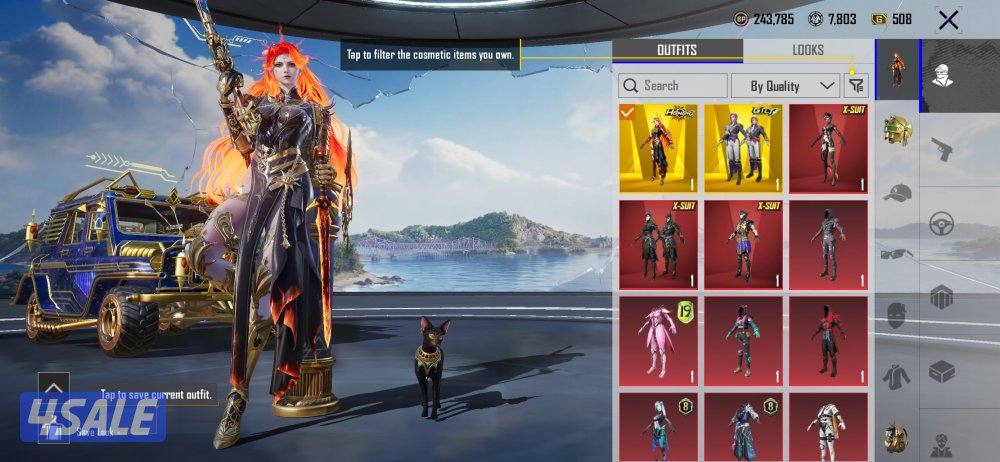Open the steering wheel vehicle skins section

941,223
